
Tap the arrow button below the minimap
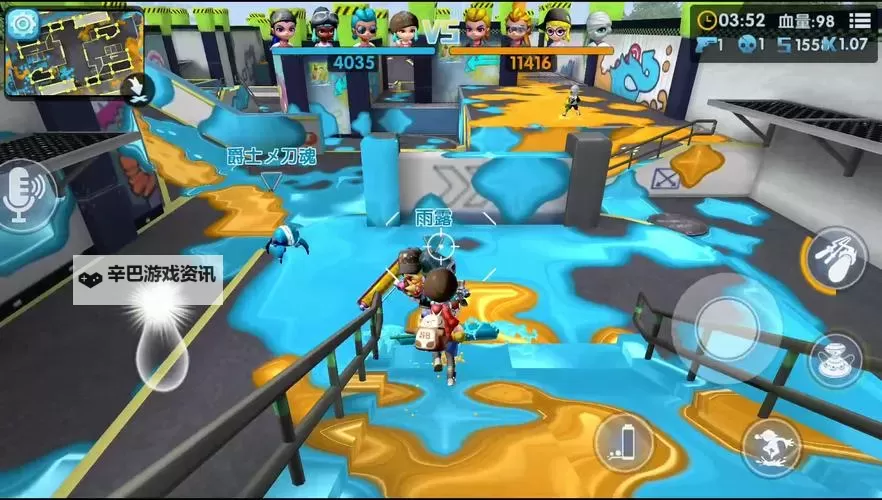tap(133, 89)
